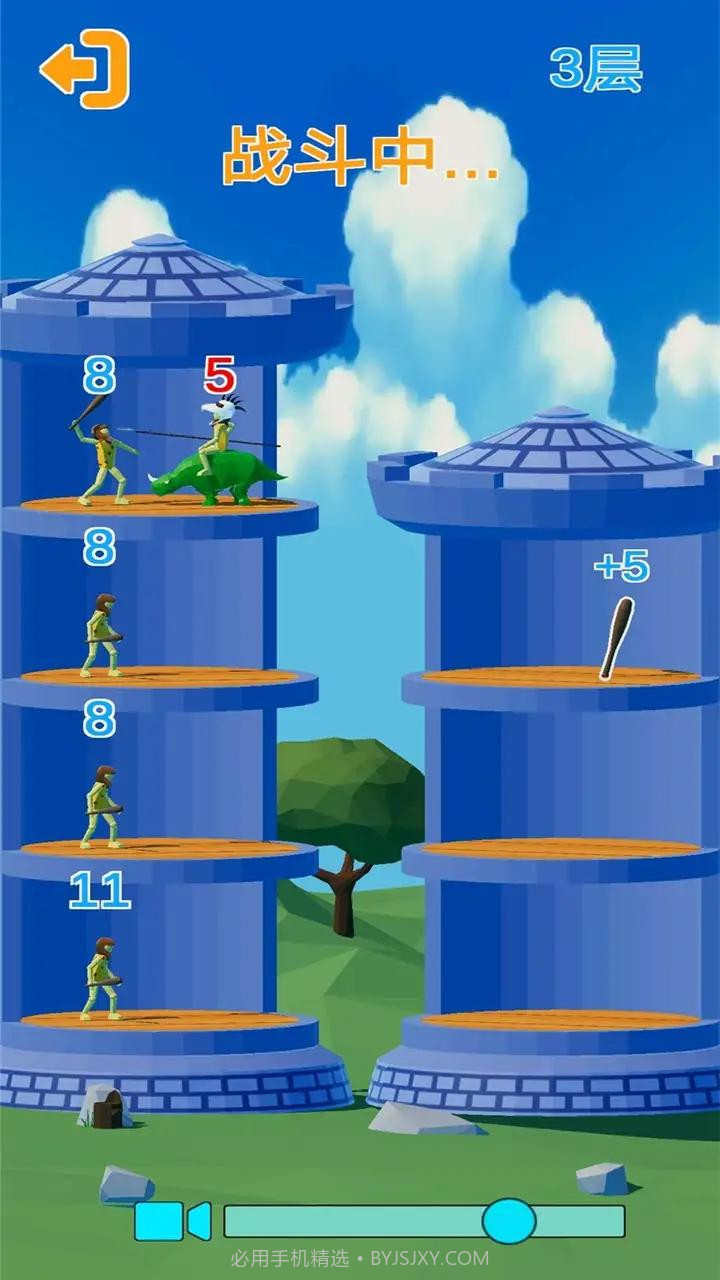Click the orange exit arrow button
Image resolution: width=720 pixels, height=1280 pixels.
86,69
